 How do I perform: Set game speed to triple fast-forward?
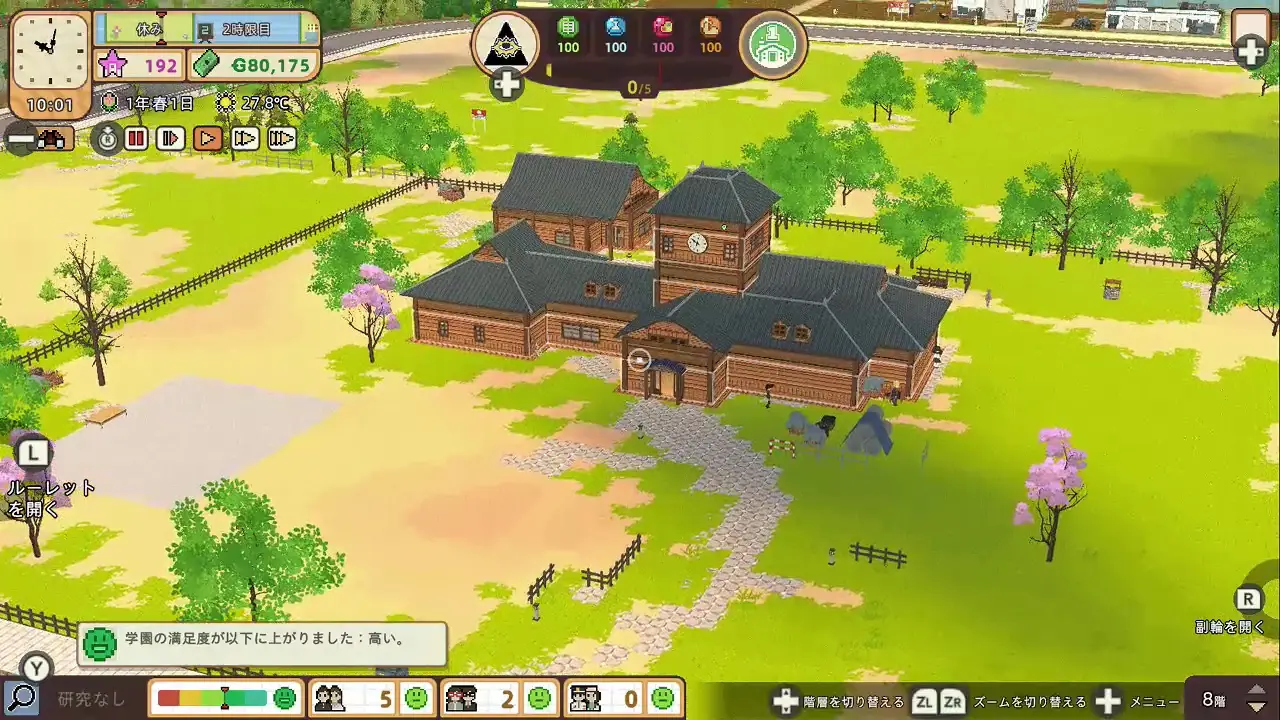[x=282, y=139]
